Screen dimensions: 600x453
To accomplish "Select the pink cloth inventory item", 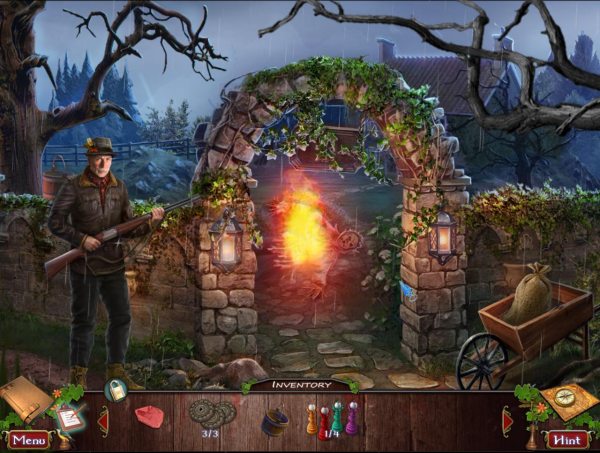I will click(150, 415).
